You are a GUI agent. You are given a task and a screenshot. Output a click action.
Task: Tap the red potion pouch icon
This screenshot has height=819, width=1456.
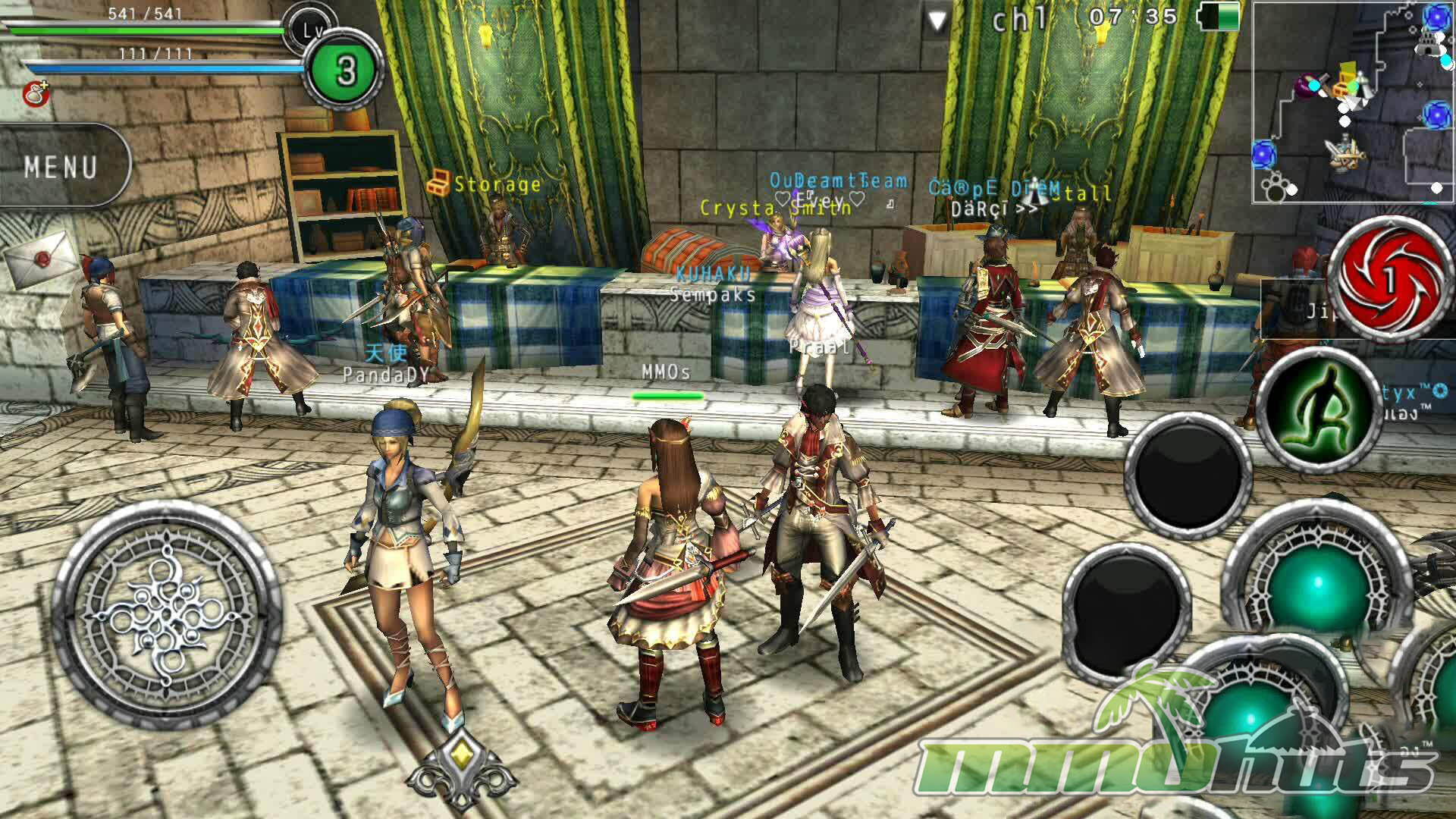click(x=35, y=93)
